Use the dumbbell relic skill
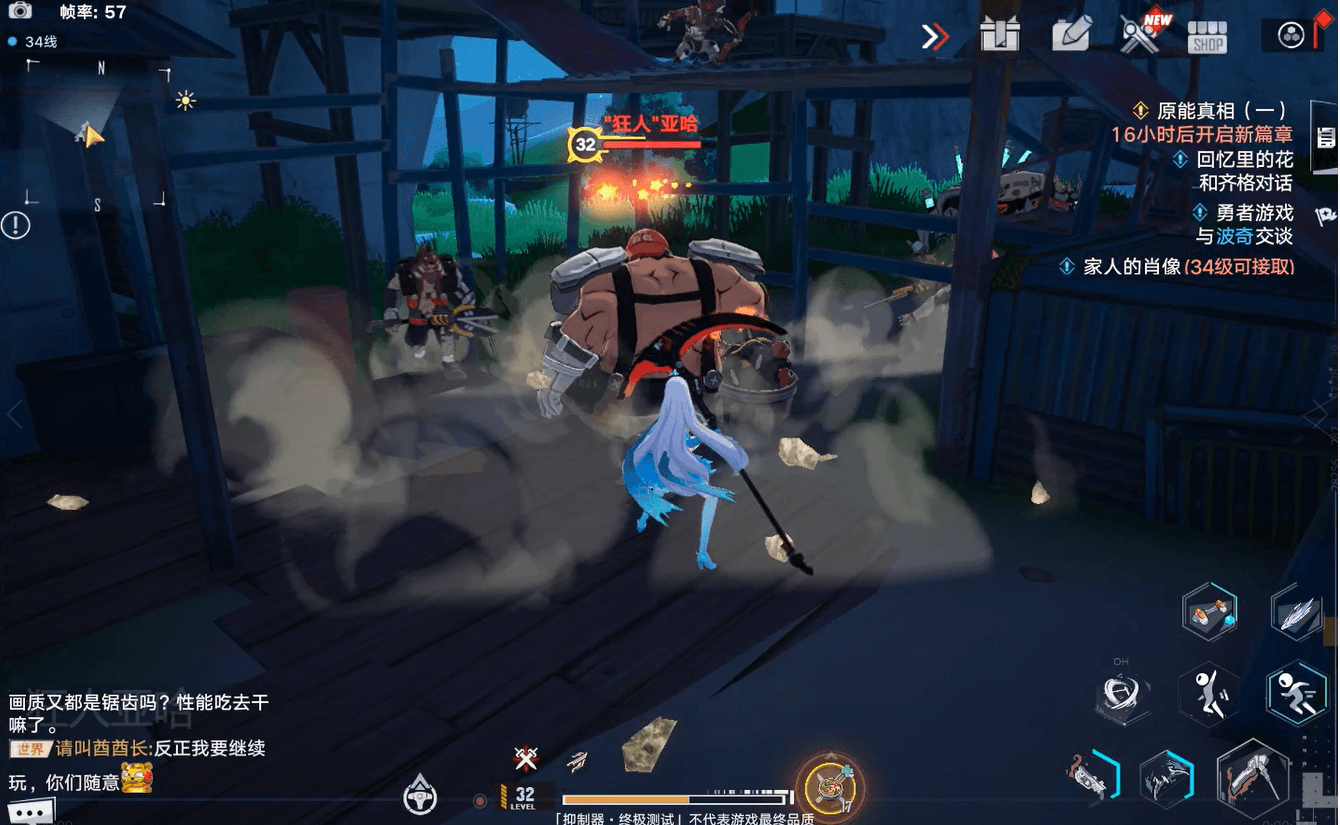The height and width of the screenshot is (825, 1340). click(x=1209, y=611)
